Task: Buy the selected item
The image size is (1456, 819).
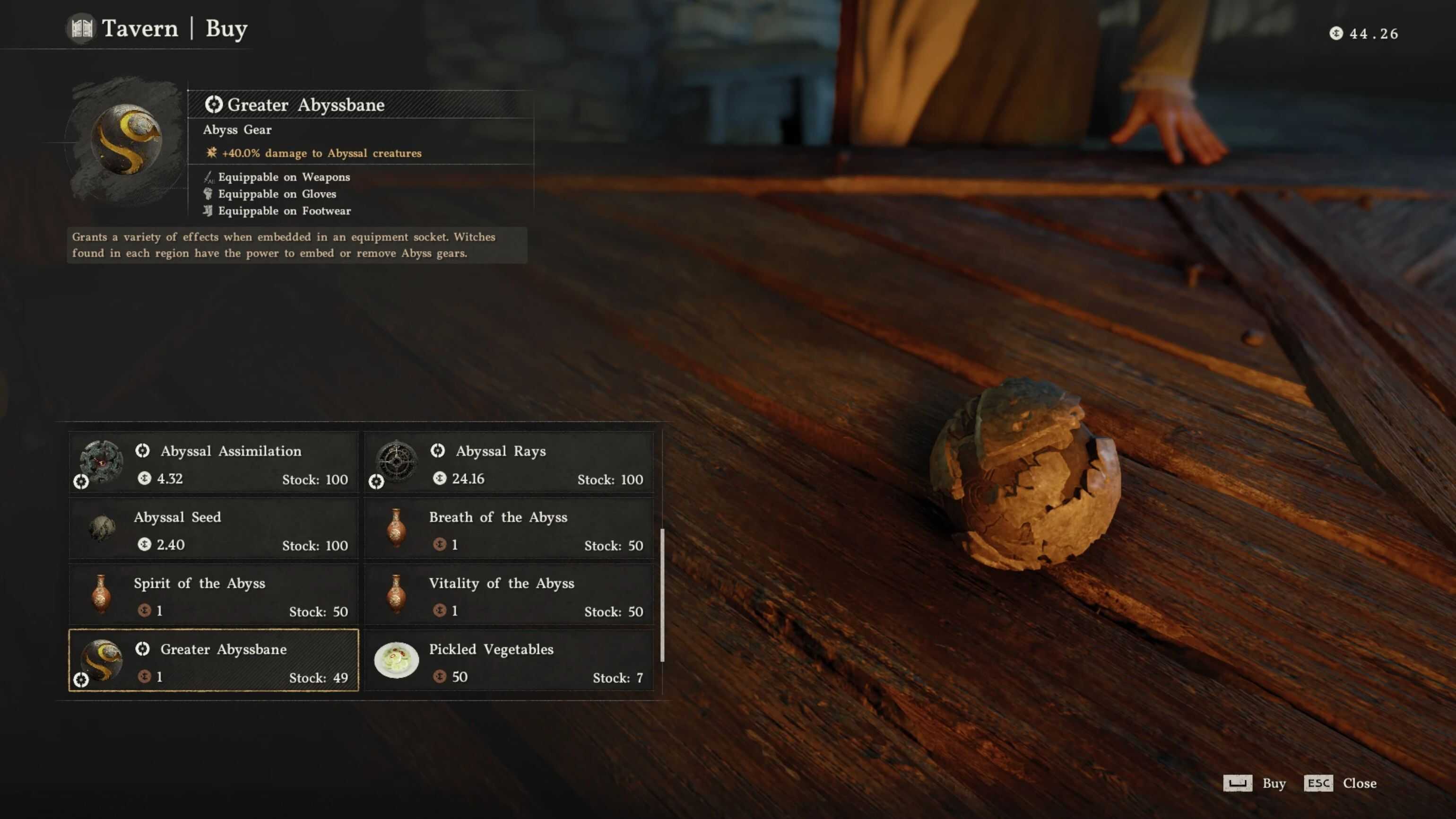Action: click(1255, 784)
